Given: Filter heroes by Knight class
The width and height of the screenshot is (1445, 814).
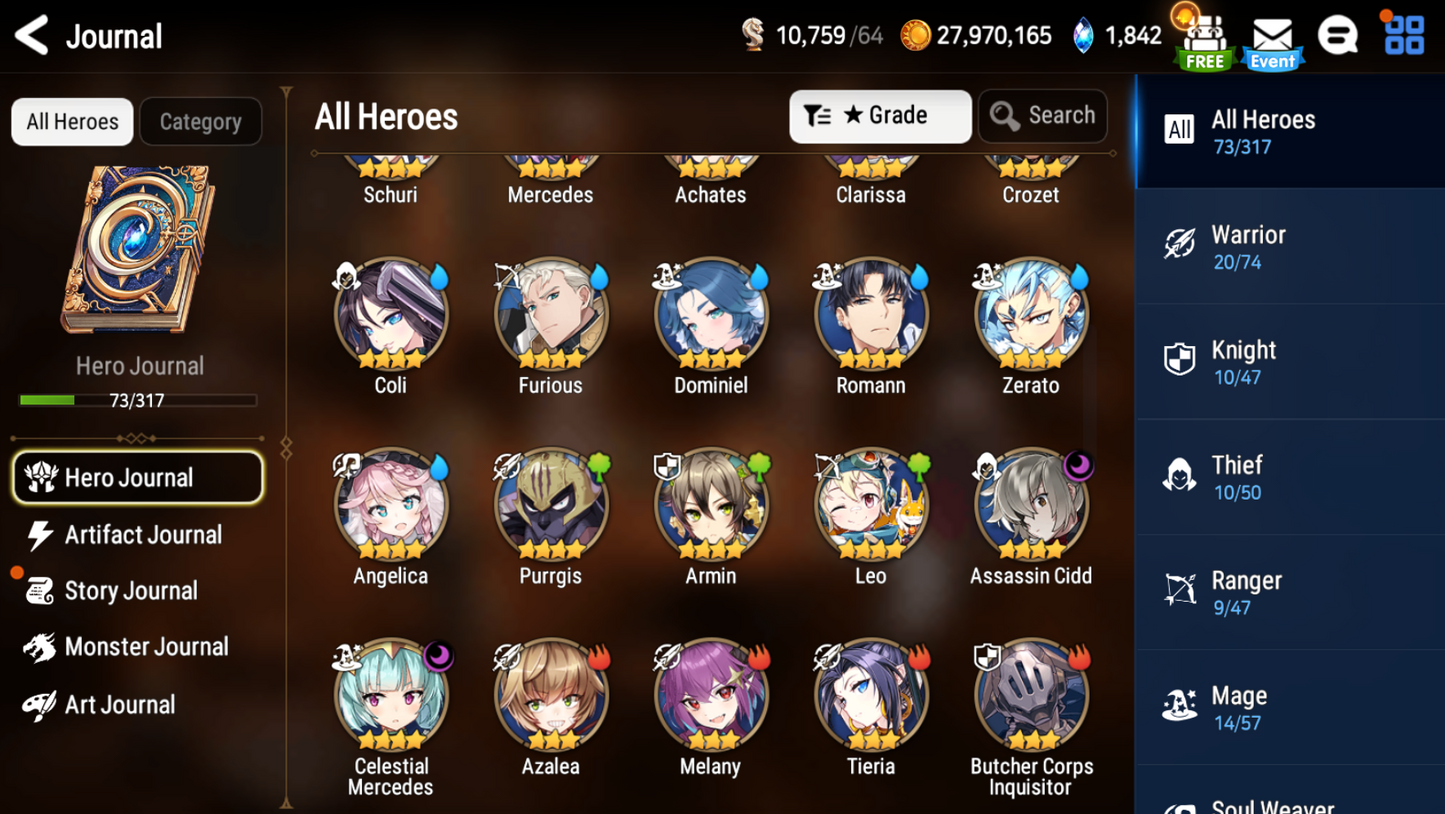Looking at the screenshot, I should (1289, 362).
